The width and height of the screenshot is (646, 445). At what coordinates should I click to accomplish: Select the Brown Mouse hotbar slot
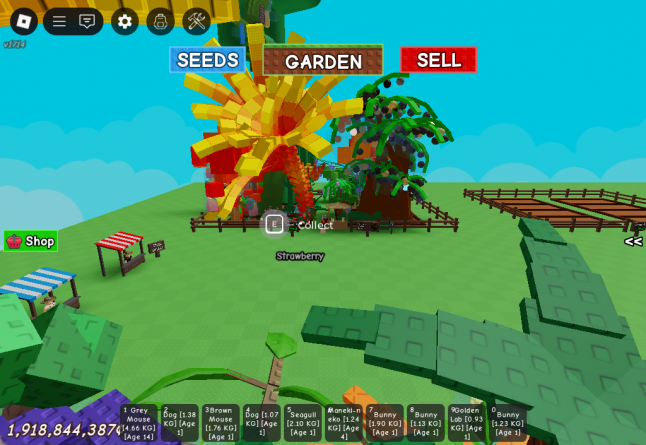click(x=221, y=423)
